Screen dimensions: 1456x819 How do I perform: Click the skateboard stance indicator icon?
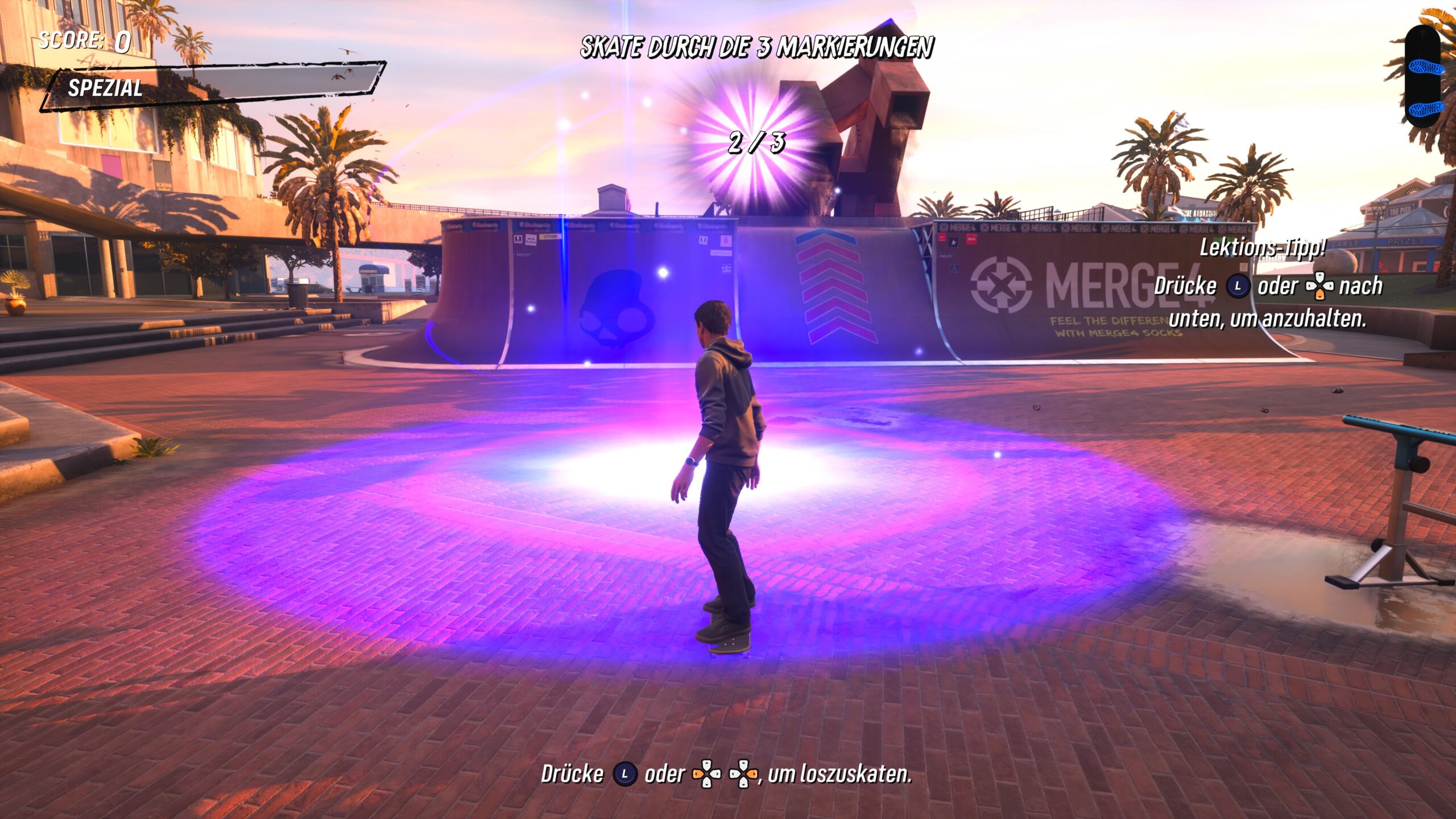[1426, 77]
